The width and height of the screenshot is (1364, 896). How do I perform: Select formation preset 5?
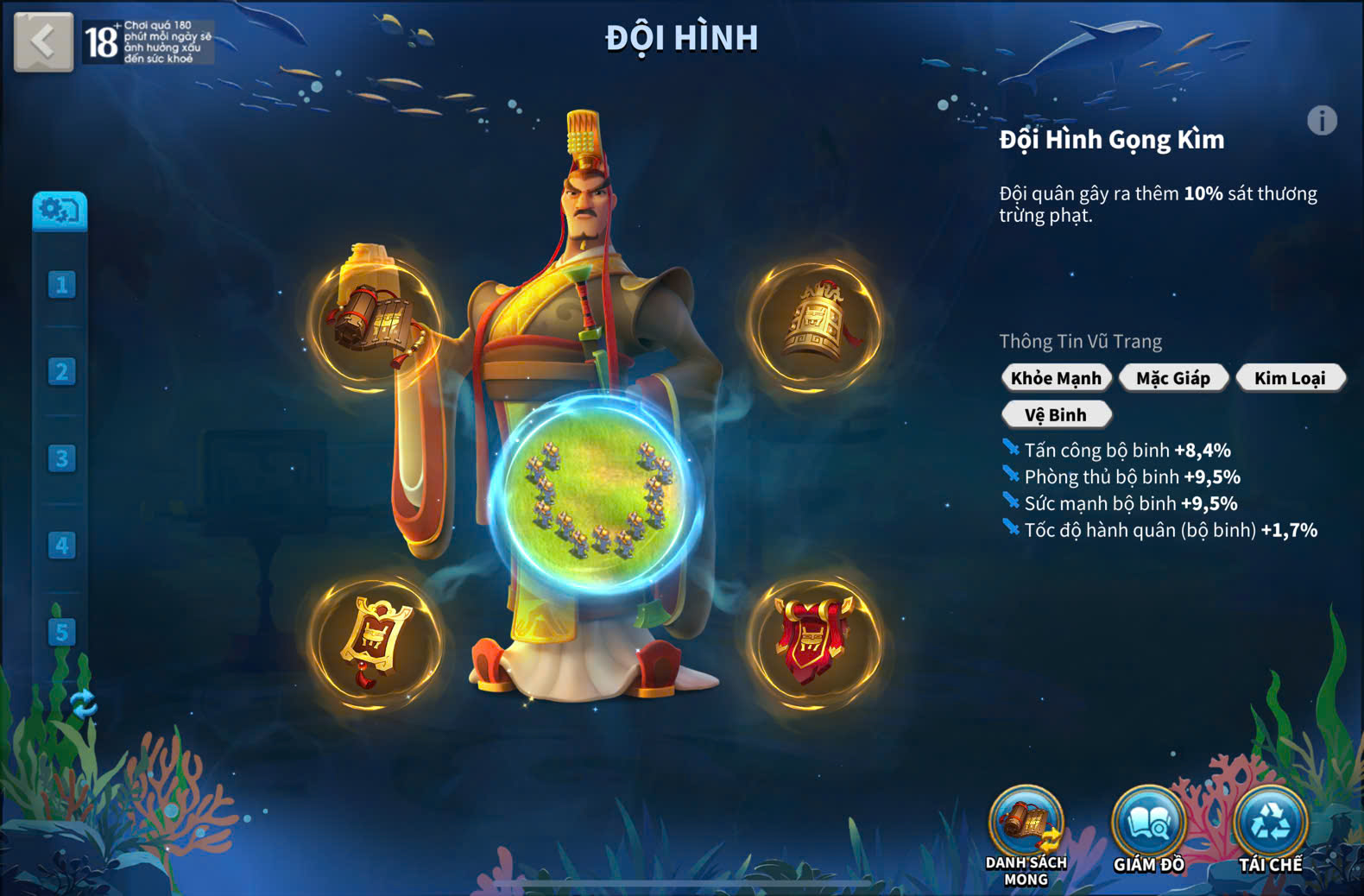pos(61,632)
